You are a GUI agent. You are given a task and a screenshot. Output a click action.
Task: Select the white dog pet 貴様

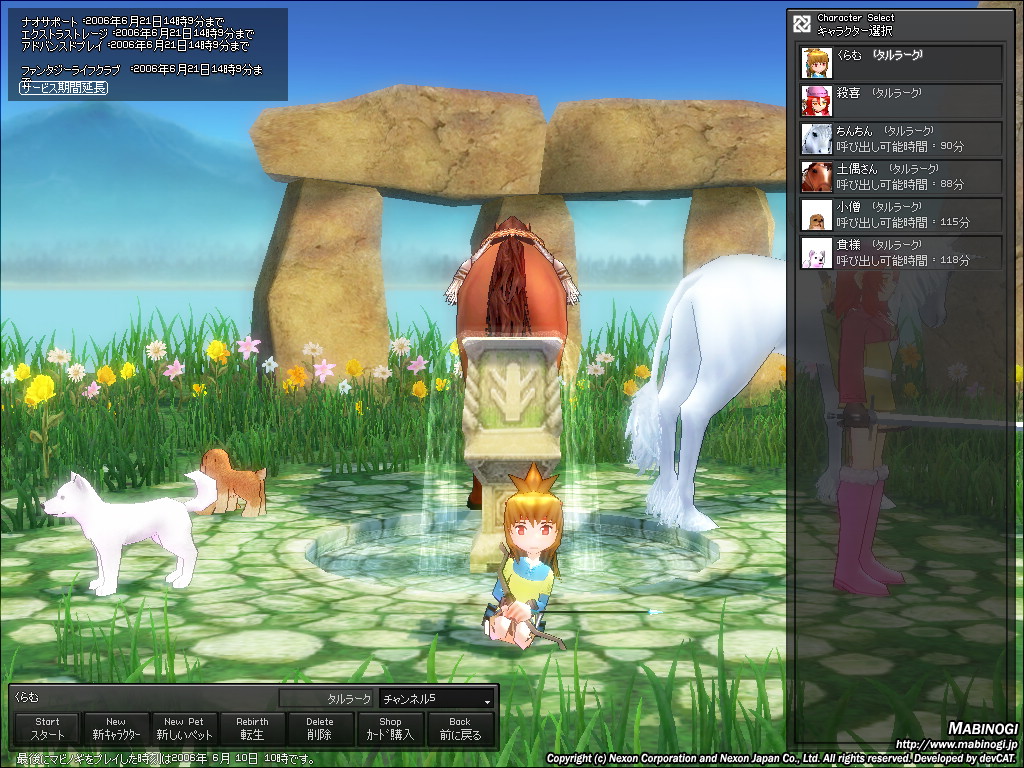[901, 252]
